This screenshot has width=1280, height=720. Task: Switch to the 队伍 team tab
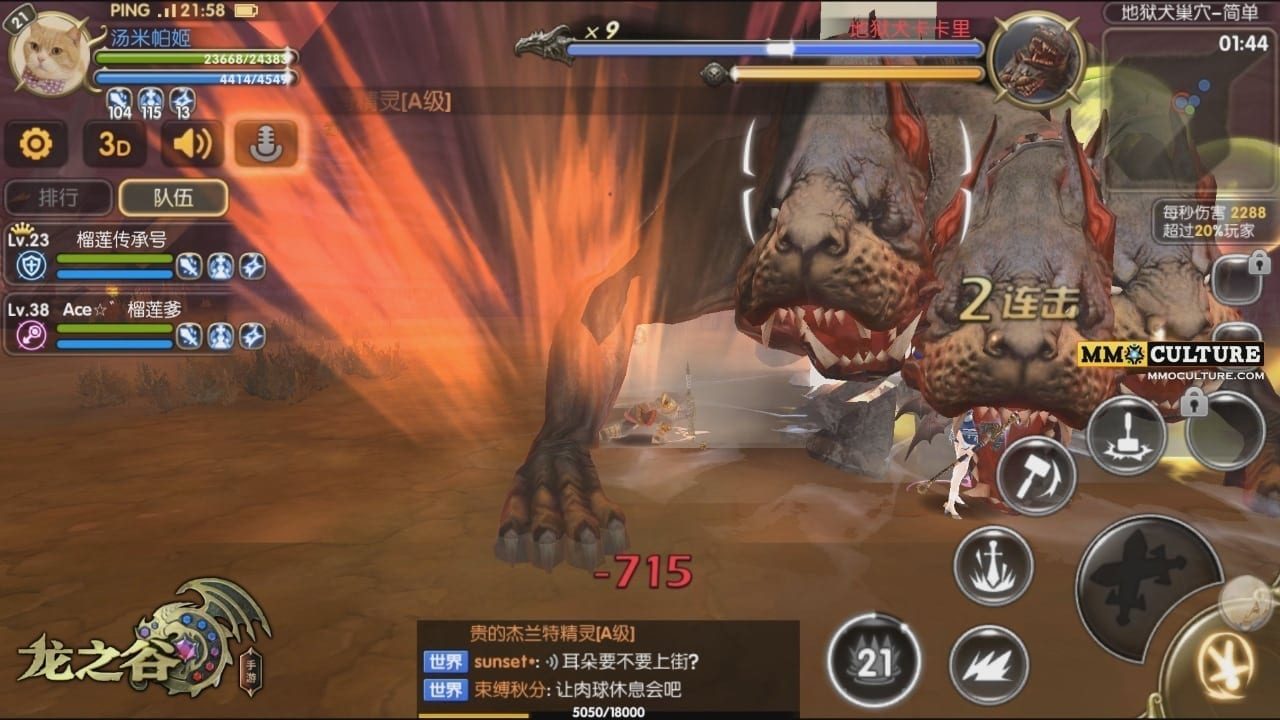(x=173, y=198)
